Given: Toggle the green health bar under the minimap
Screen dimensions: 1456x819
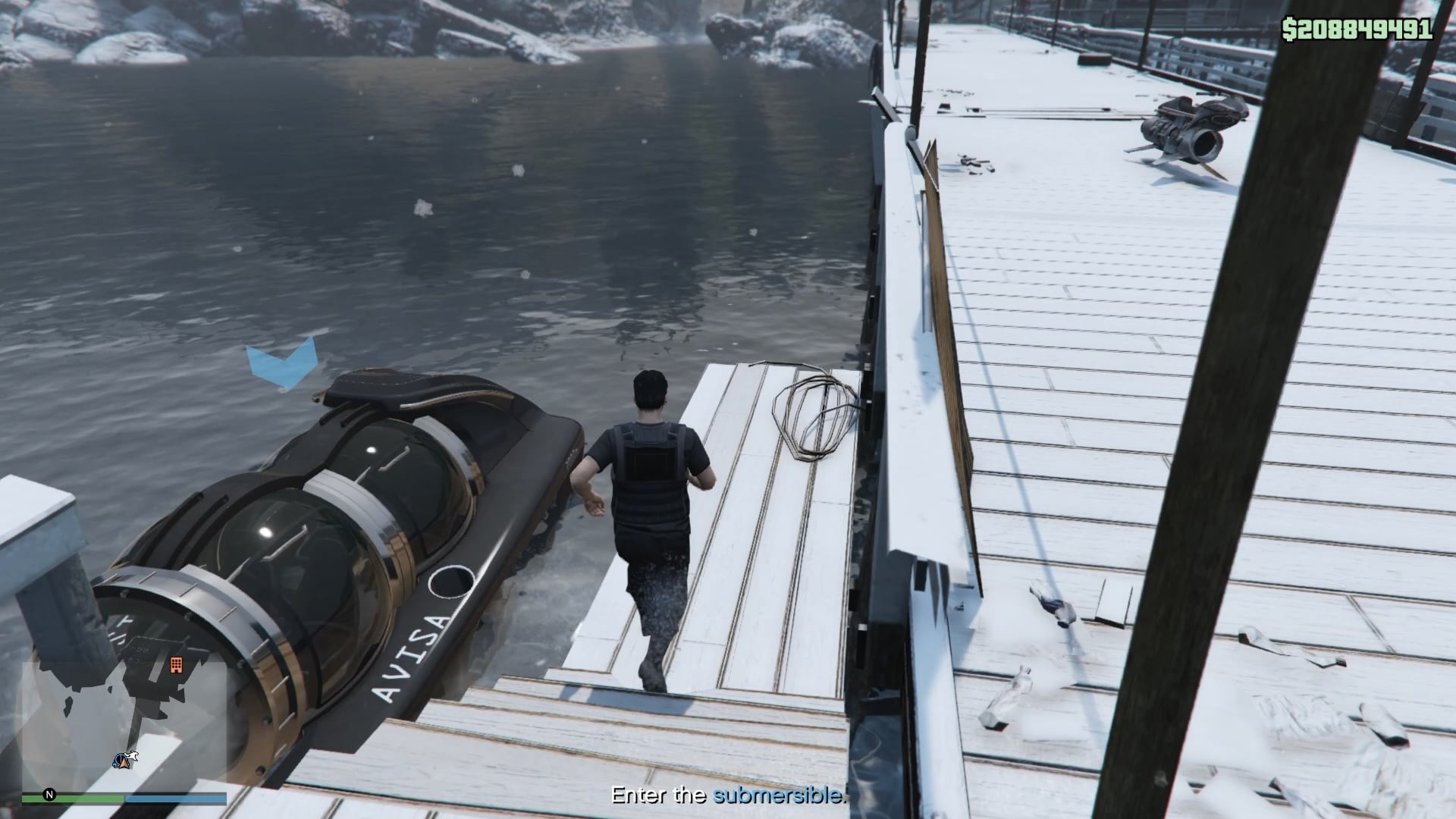Looking at the screenshot, I should click(72, 798).
